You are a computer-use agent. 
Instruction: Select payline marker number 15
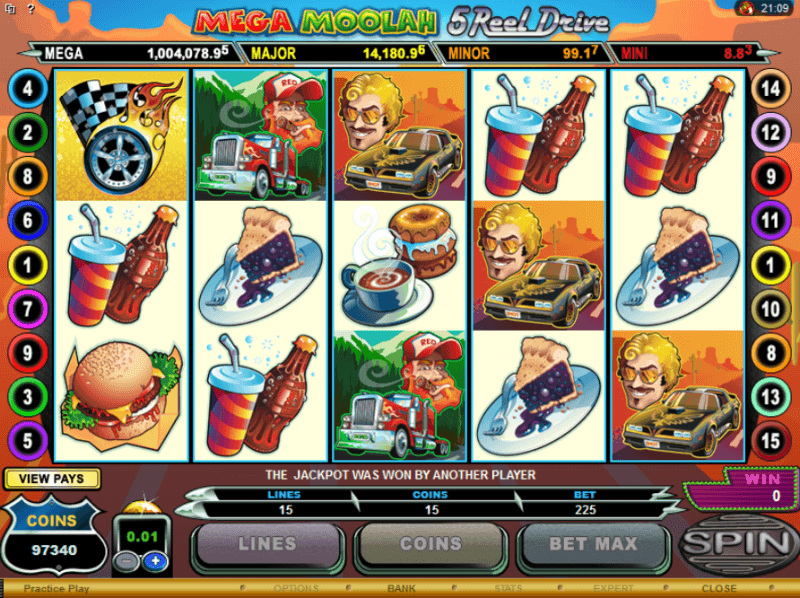771,441
